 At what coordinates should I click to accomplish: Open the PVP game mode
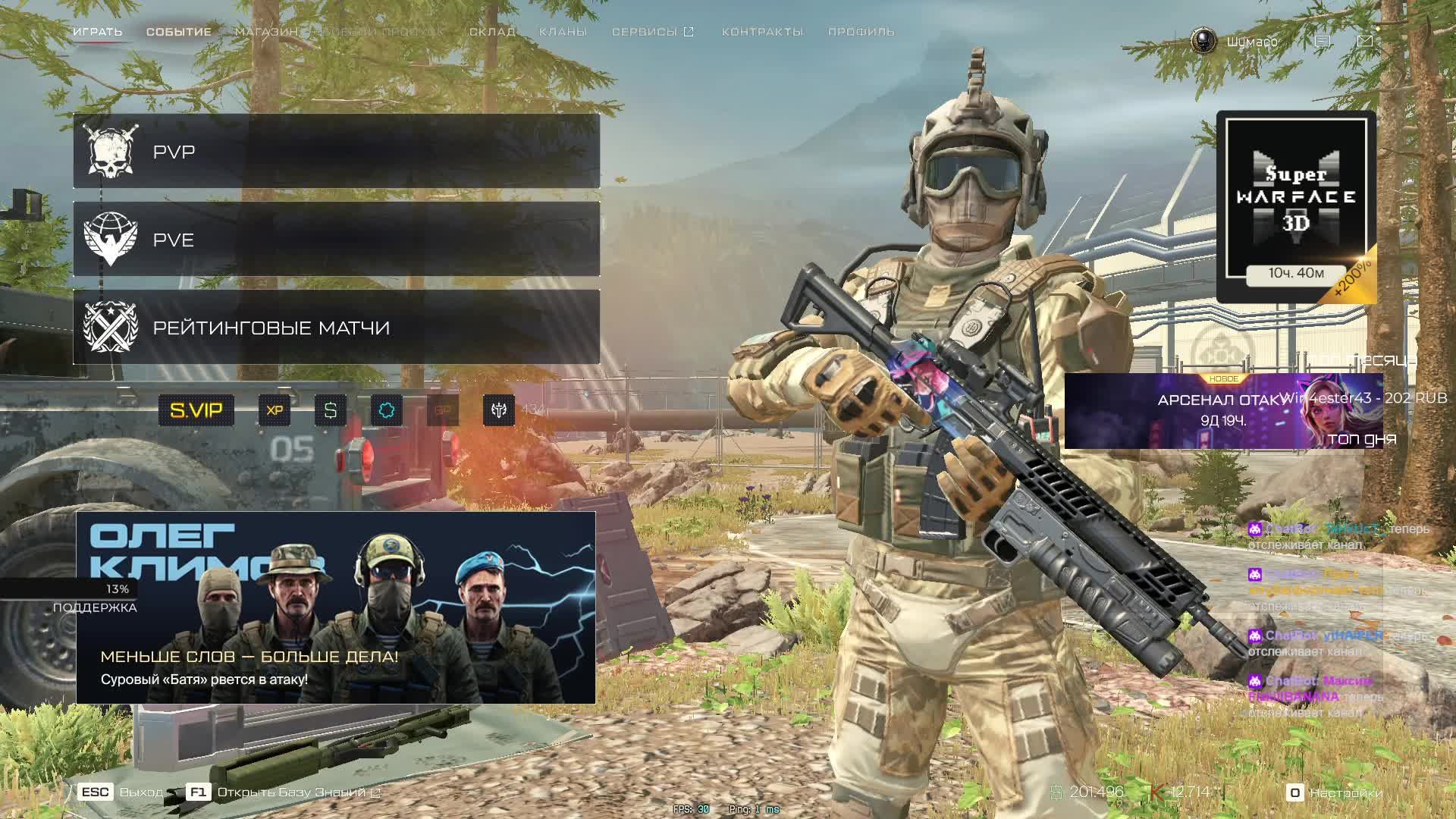(336, 152)
